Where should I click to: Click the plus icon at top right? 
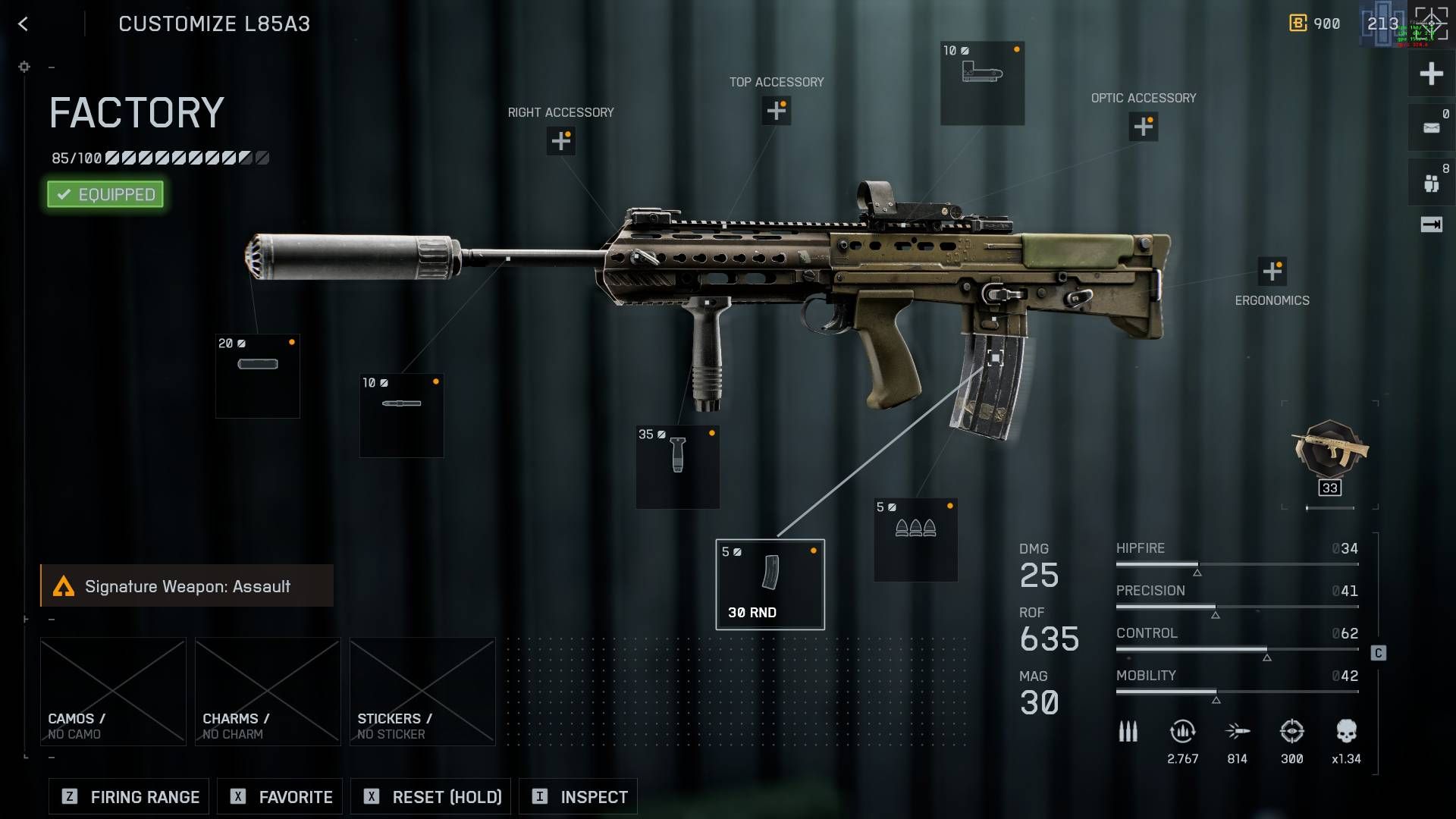1429,74
